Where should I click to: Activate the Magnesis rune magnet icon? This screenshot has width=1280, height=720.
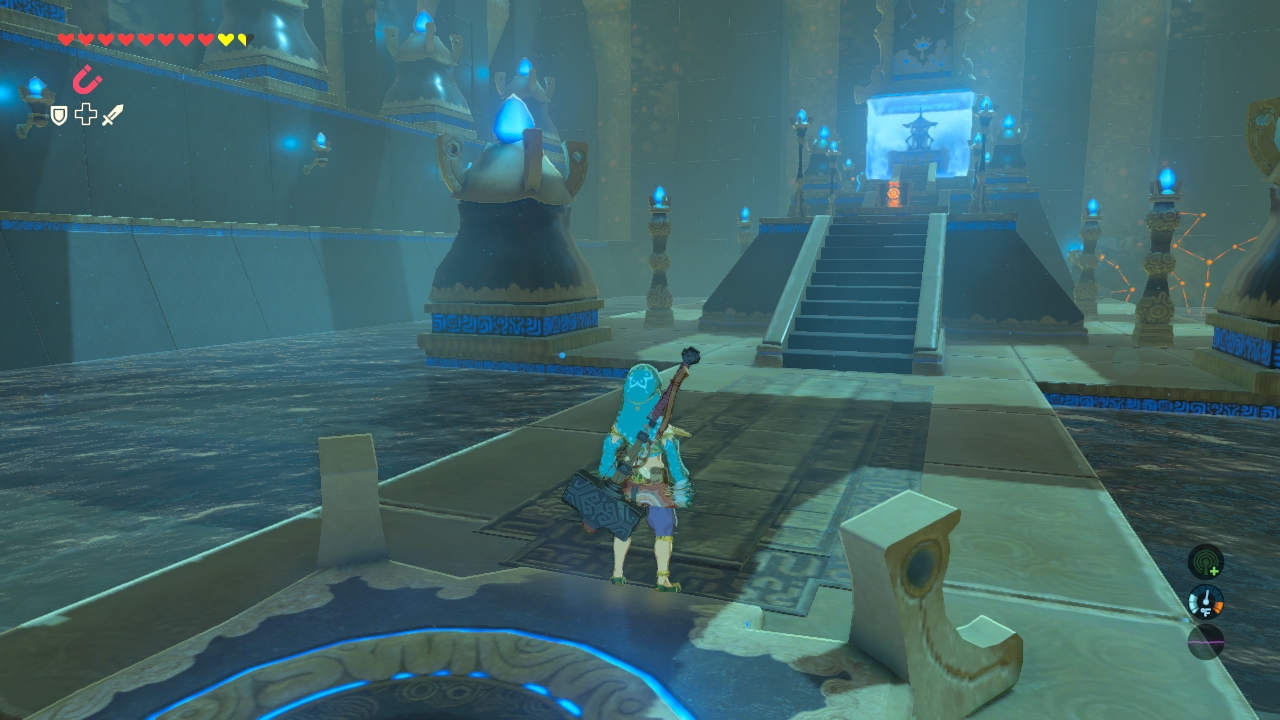tap(87, 79)
